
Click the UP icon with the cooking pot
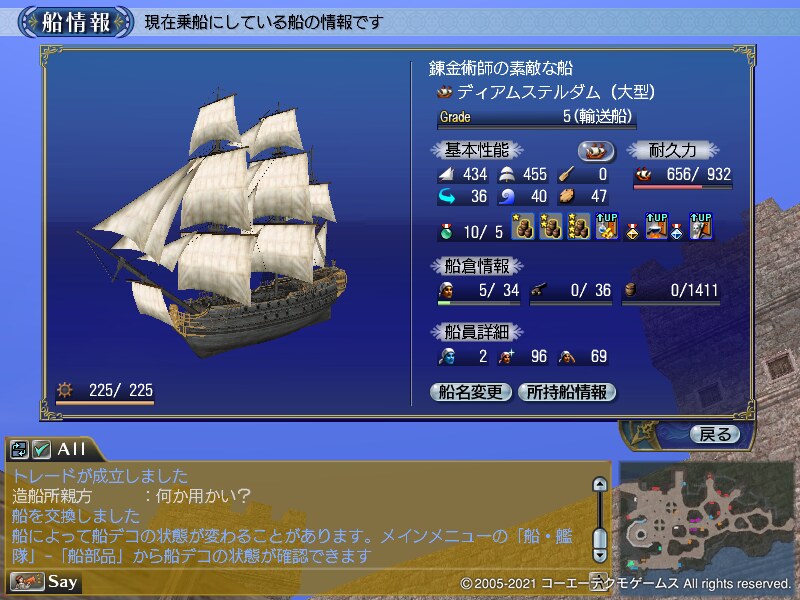pyautogui.click(x=657, y=229)
